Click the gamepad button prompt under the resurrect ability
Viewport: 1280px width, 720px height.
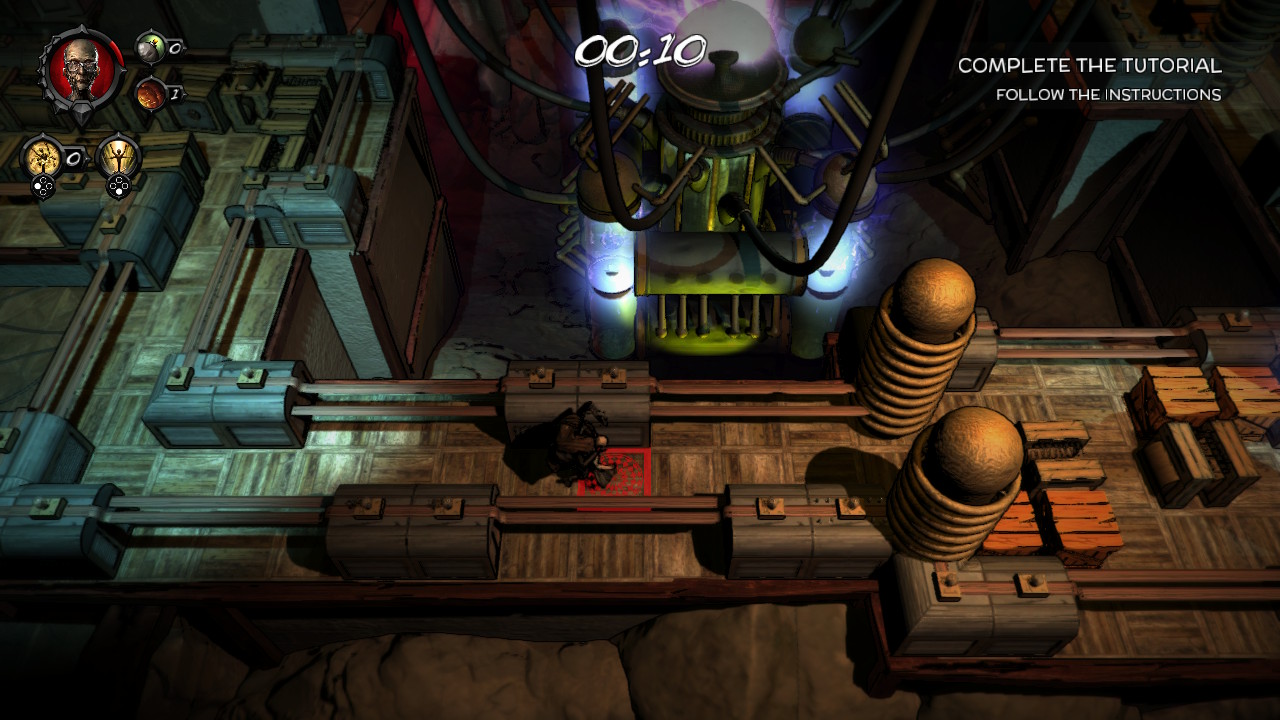[x=118, y=185]
